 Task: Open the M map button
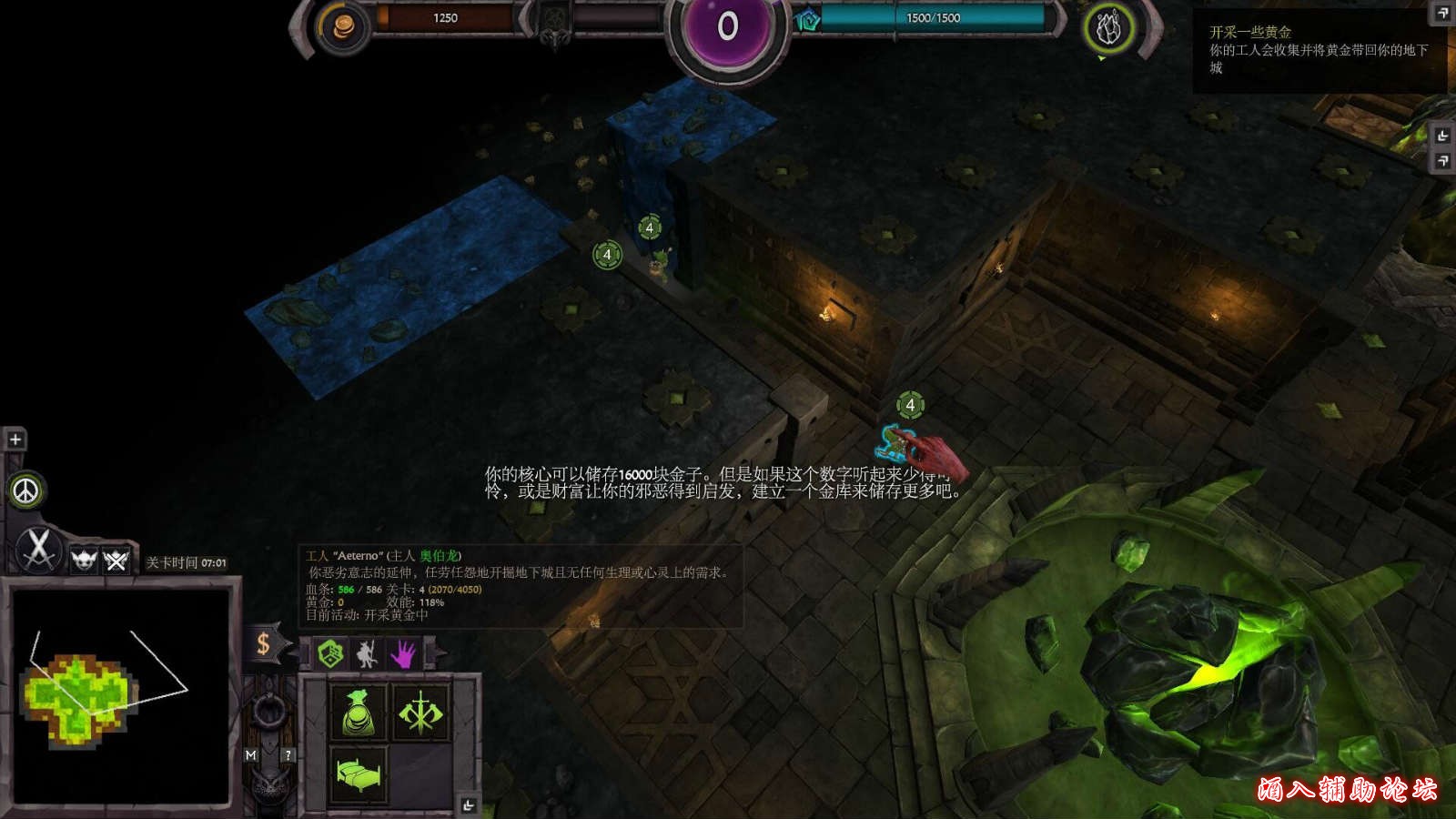click(251, 755)
